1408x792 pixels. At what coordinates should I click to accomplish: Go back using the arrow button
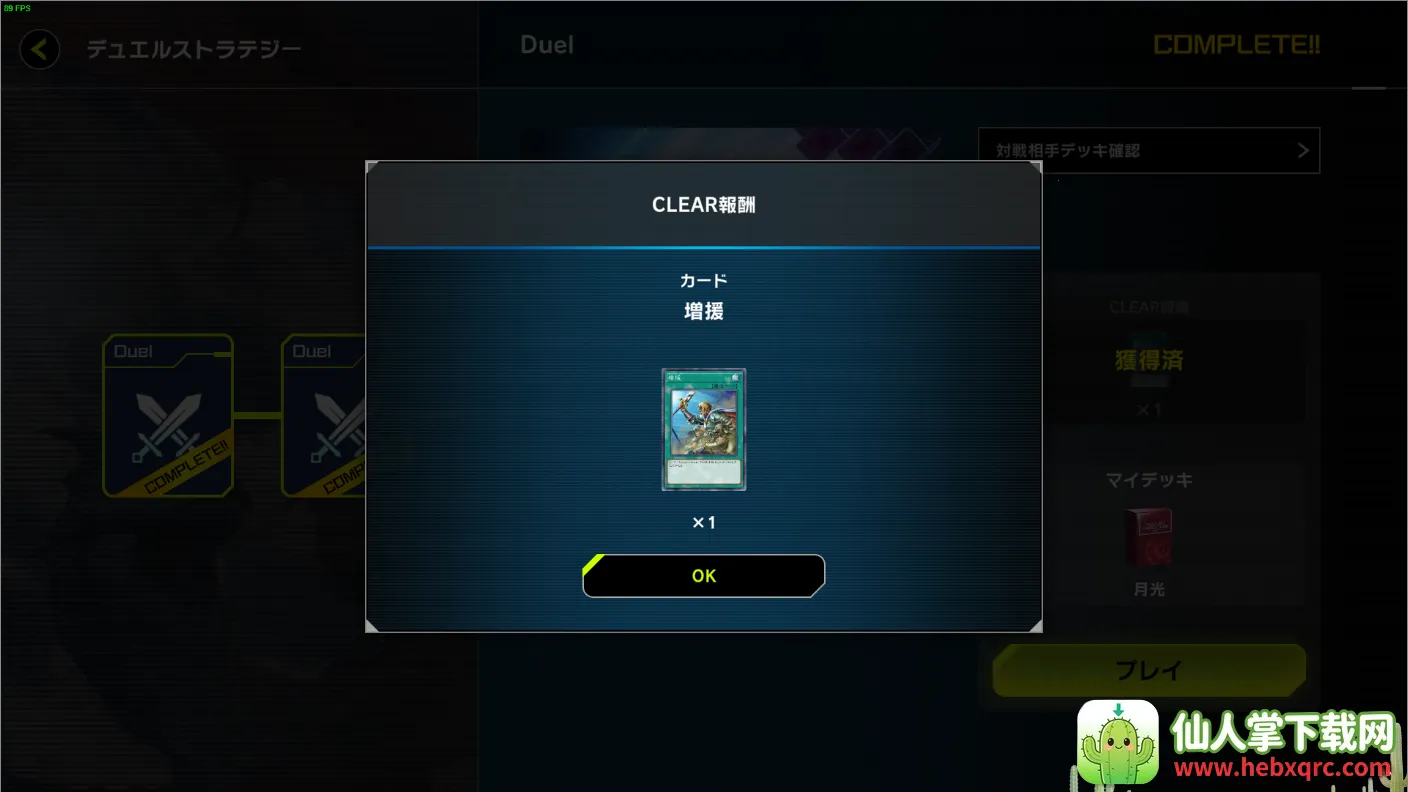tap(40, 49)
